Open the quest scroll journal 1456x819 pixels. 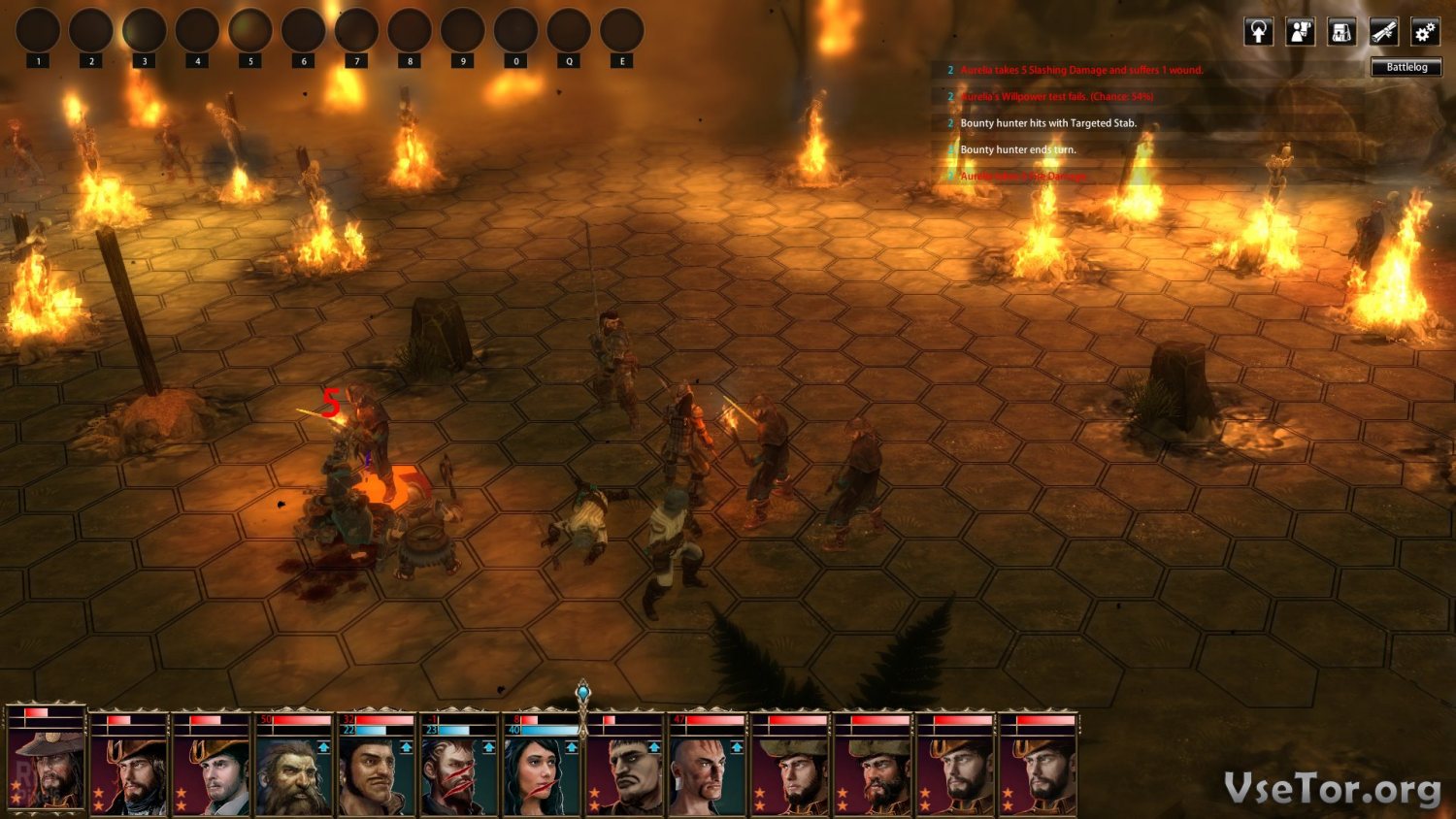[x=1383, y=32]
